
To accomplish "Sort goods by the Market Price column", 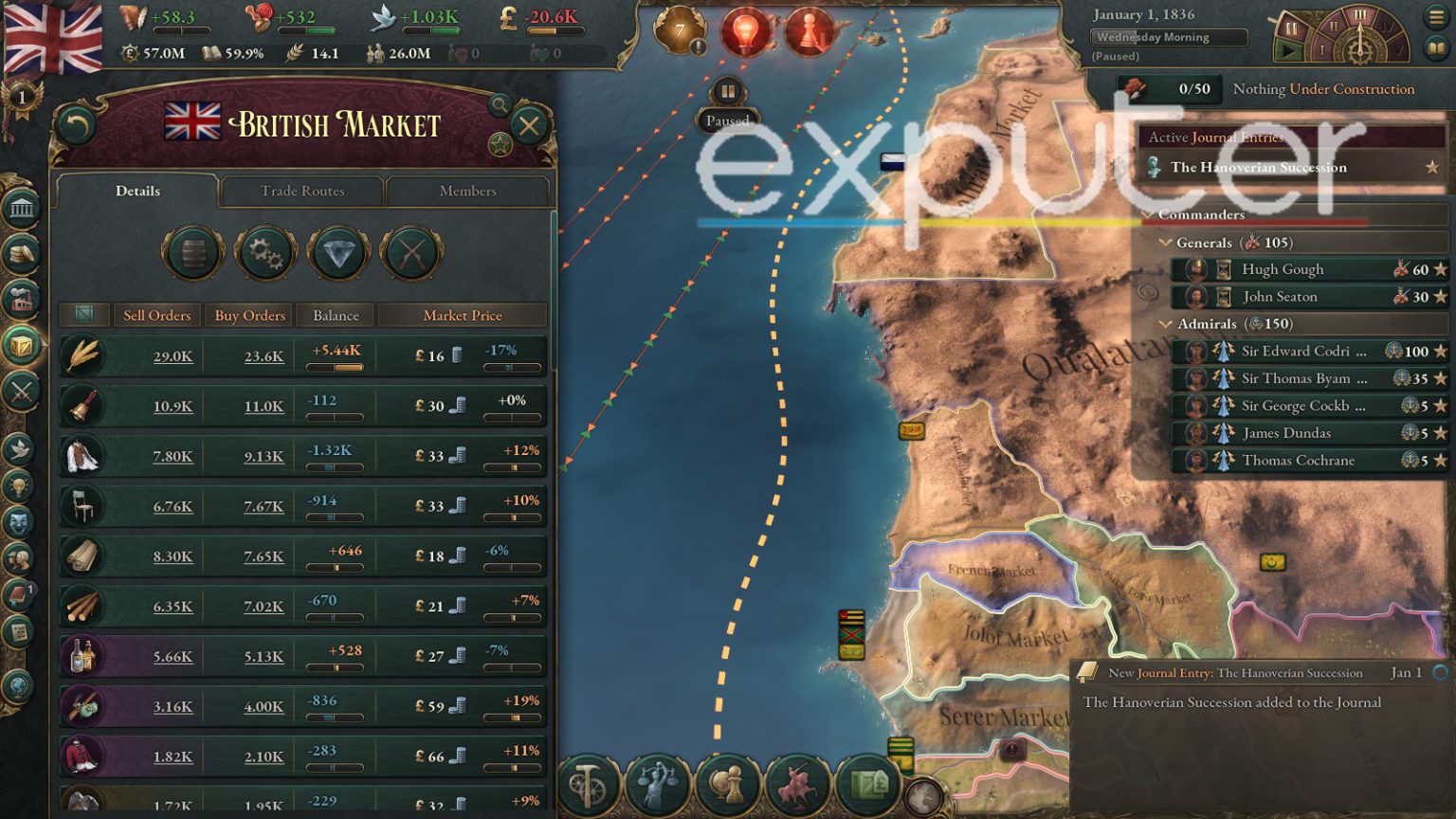I will click(462, 315).
